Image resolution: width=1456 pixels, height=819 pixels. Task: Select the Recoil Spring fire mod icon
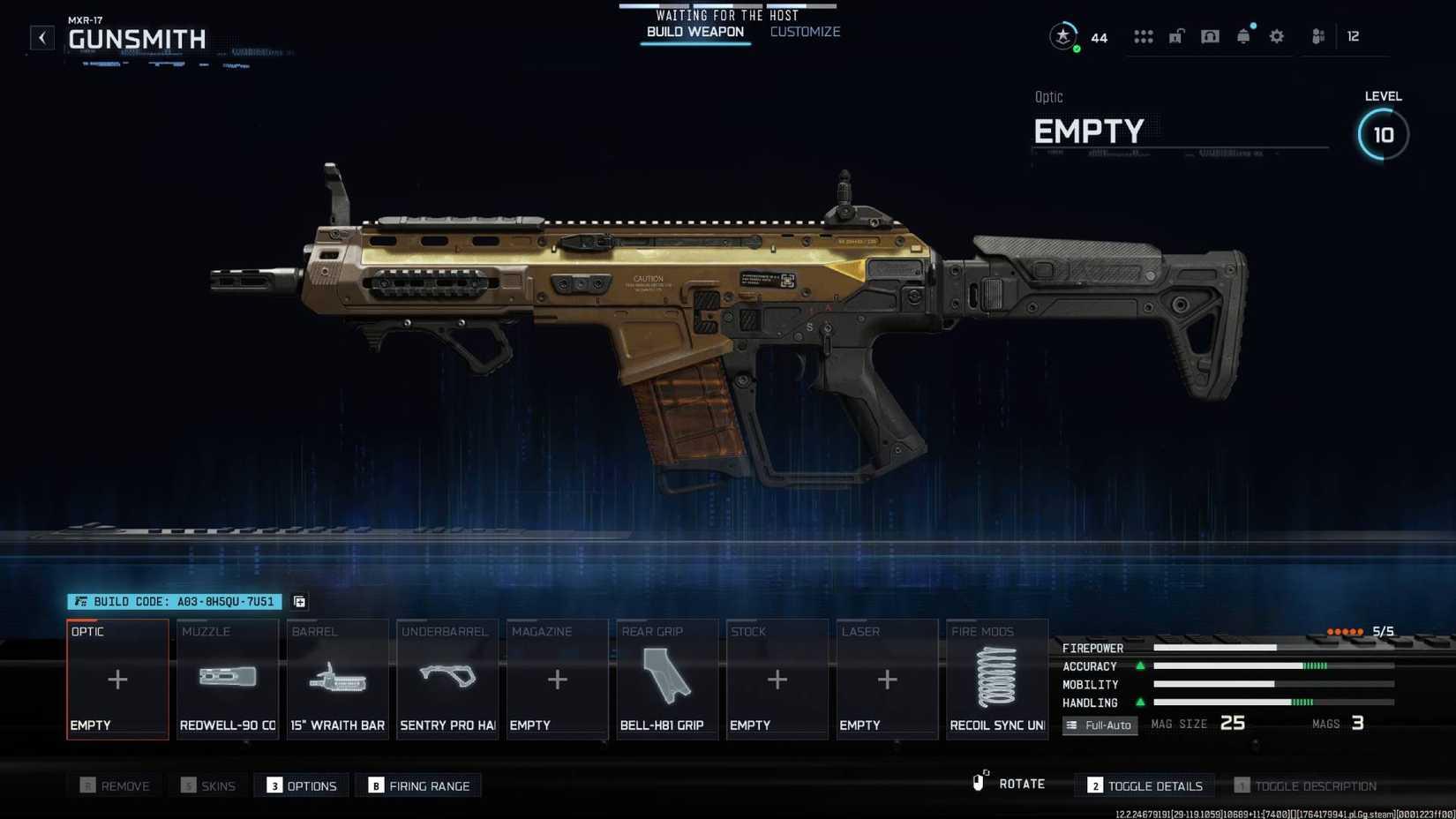996,678
